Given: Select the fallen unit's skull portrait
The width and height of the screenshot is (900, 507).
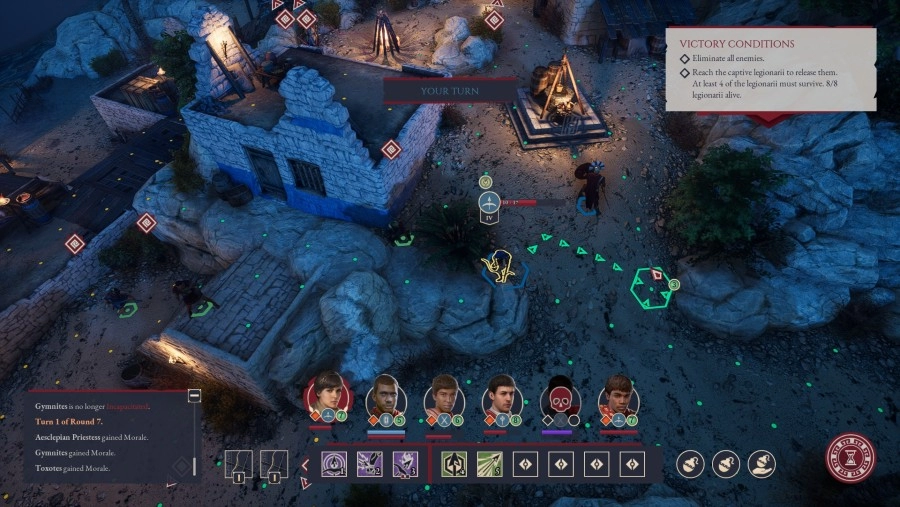Looking at the screenshot, I should (x=560, y=397).
